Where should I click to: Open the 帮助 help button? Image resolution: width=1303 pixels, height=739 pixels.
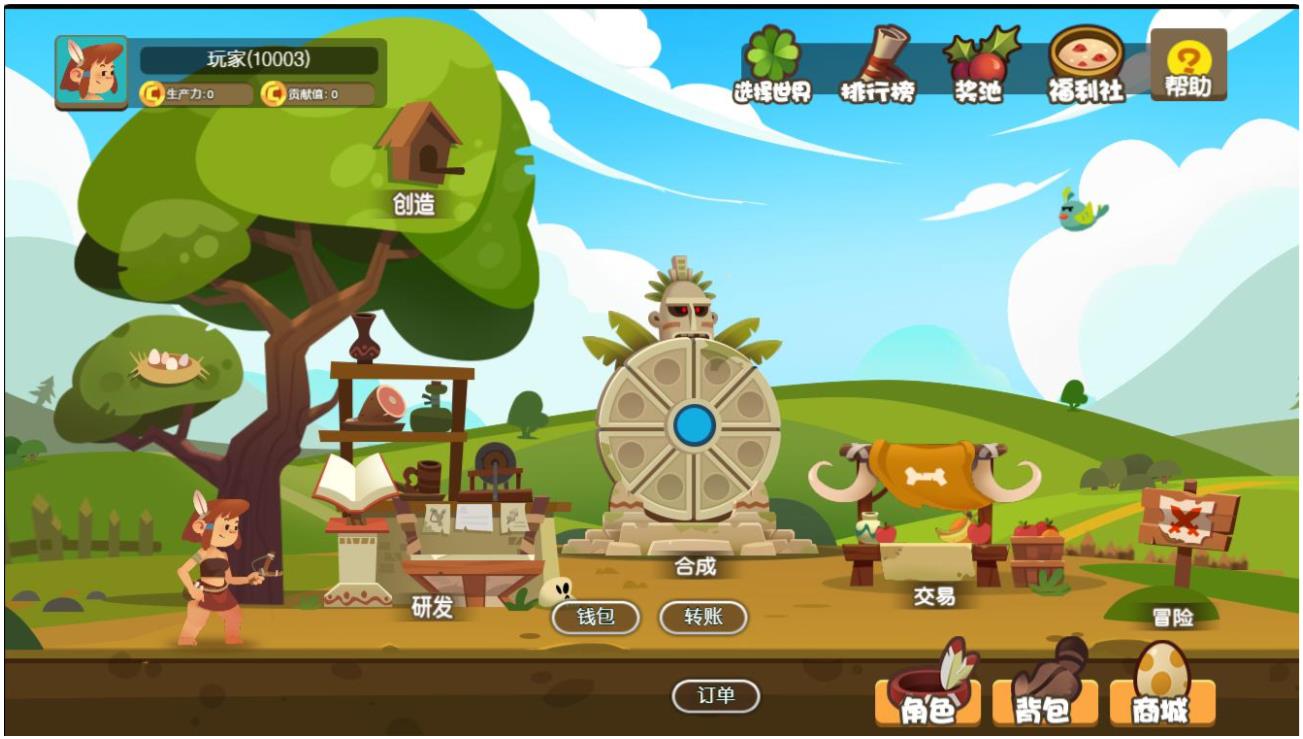1188,65
